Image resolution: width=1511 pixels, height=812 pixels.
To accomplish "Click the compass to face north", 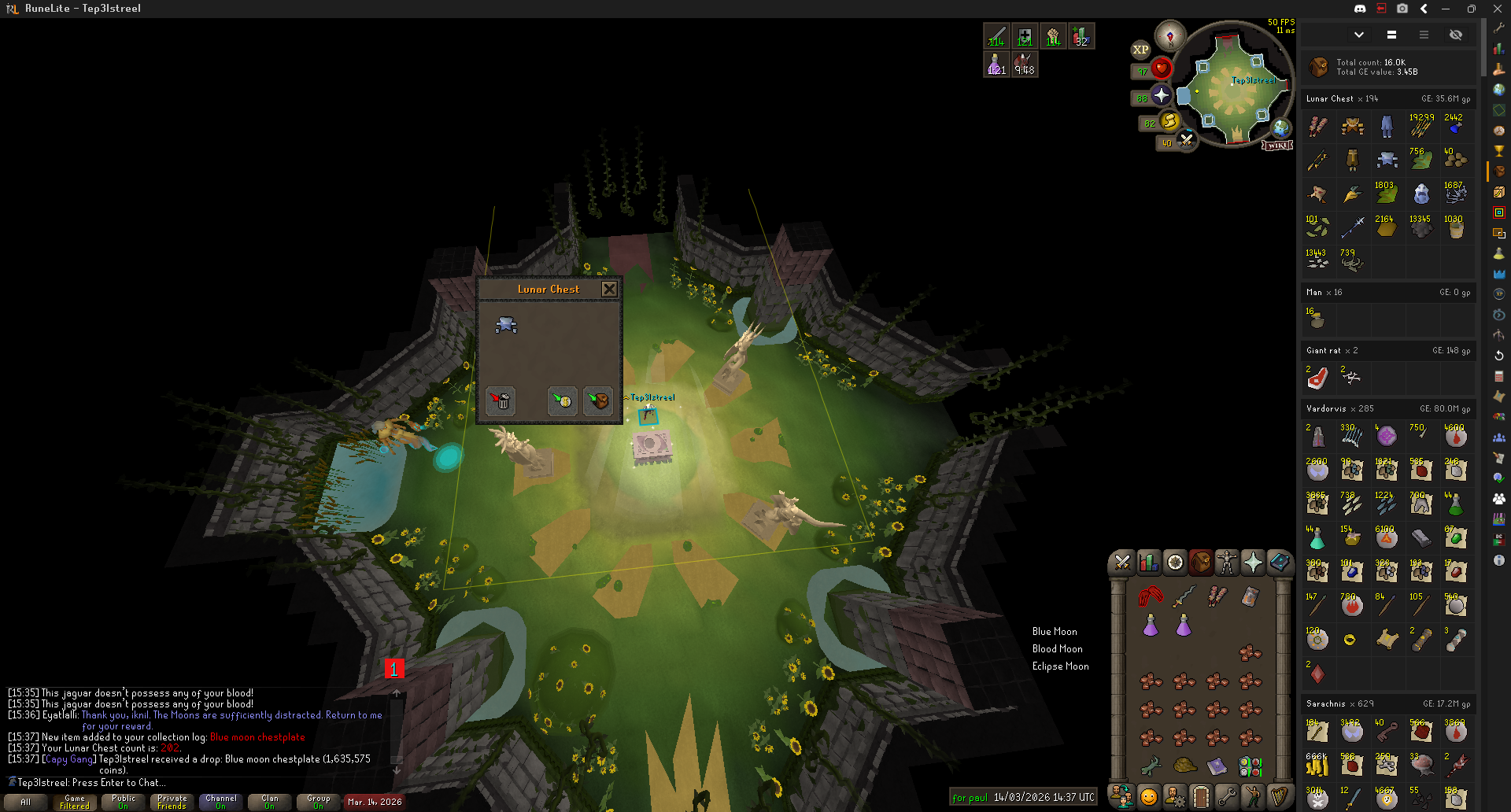I will coord(1170,36).
